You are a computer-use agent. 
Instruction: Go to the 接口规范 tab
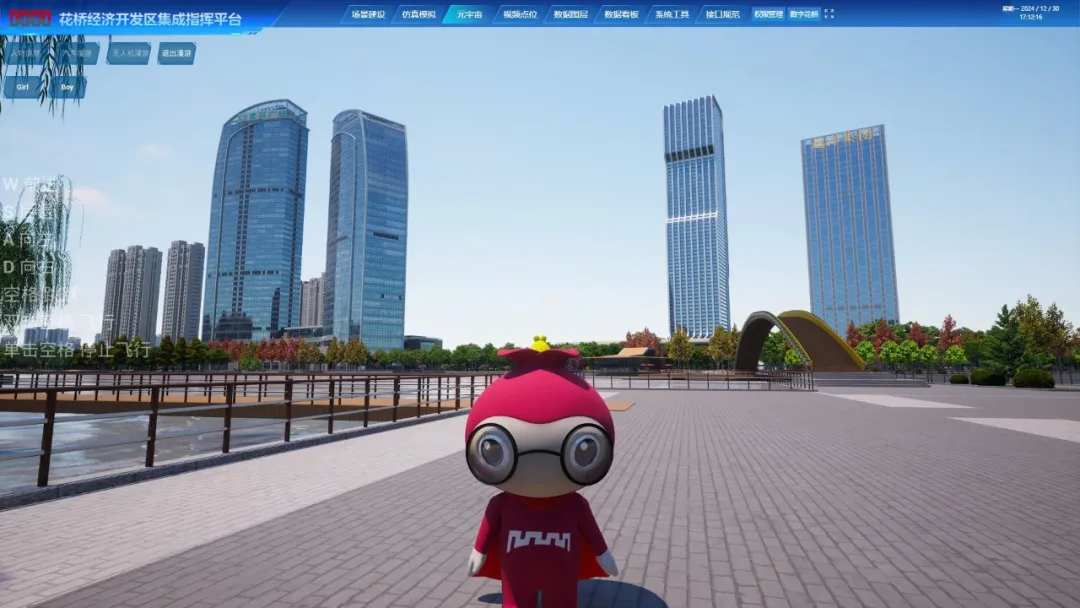coord(722,14)
